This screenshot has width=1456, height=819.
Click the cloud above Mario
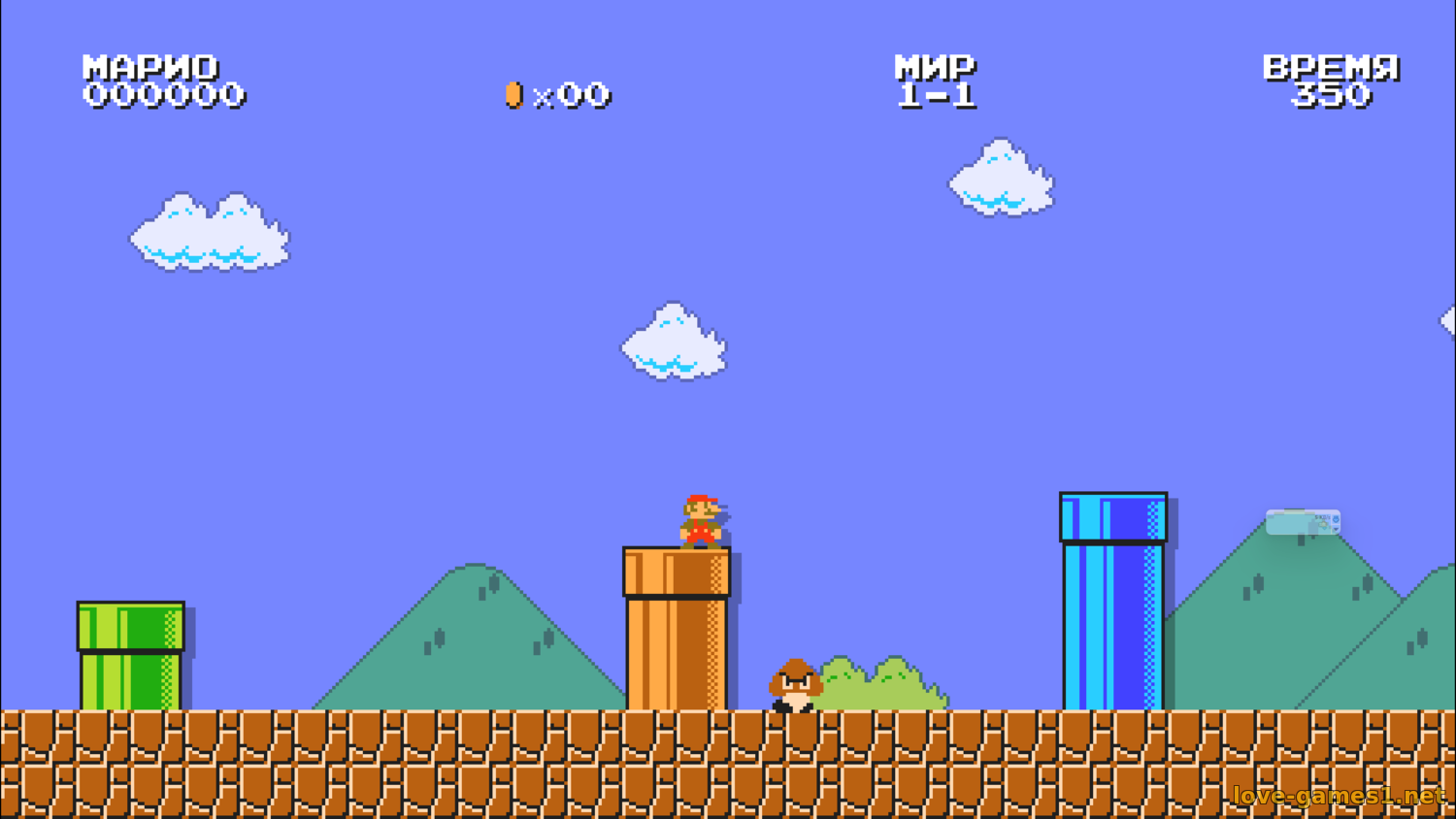pos(675,344)
